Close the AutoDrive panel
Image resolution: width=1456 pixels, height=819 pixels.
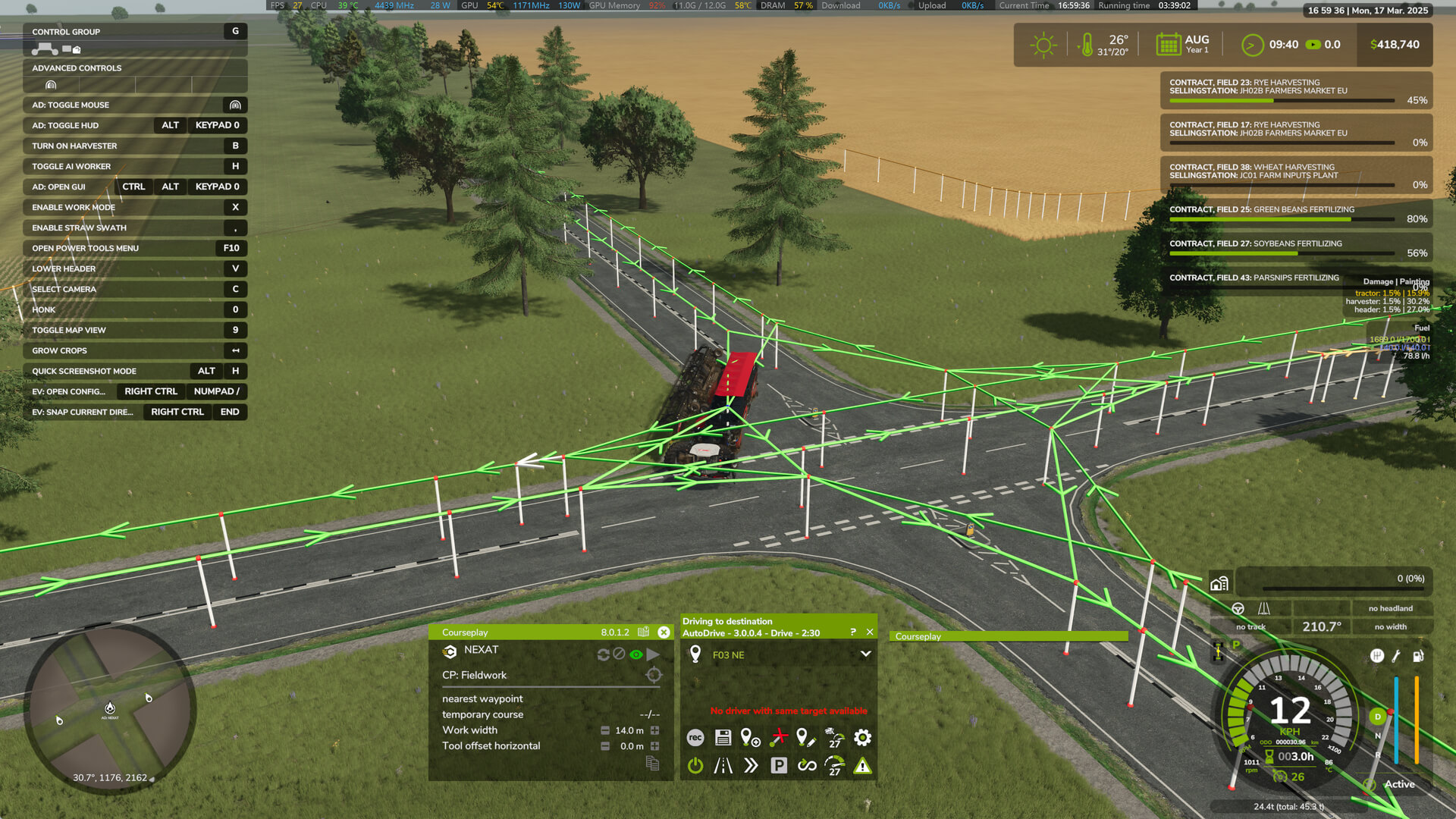point(870,632)
